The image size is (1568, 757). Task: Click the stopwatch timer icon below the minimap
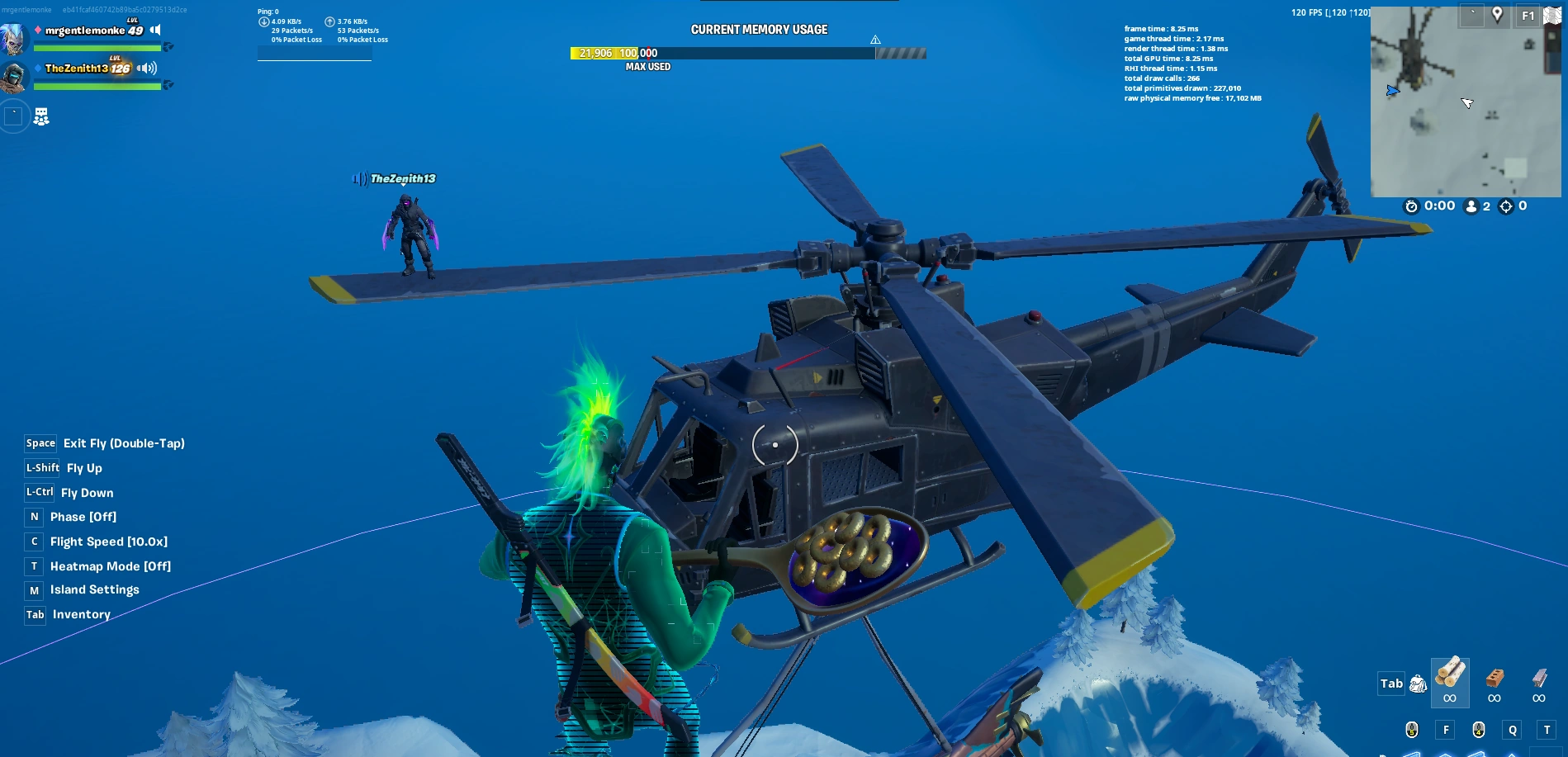point(1412,206)
